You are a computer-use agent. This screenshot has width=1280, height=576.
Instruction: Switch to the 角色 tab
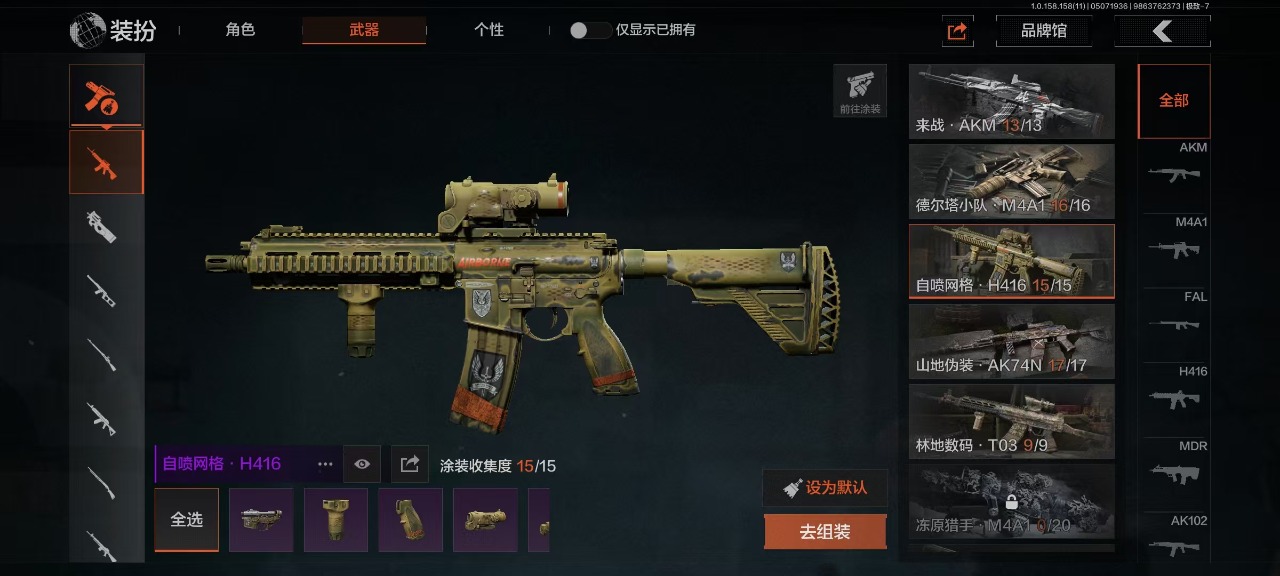pyautogui.click(x=240, y=30)
